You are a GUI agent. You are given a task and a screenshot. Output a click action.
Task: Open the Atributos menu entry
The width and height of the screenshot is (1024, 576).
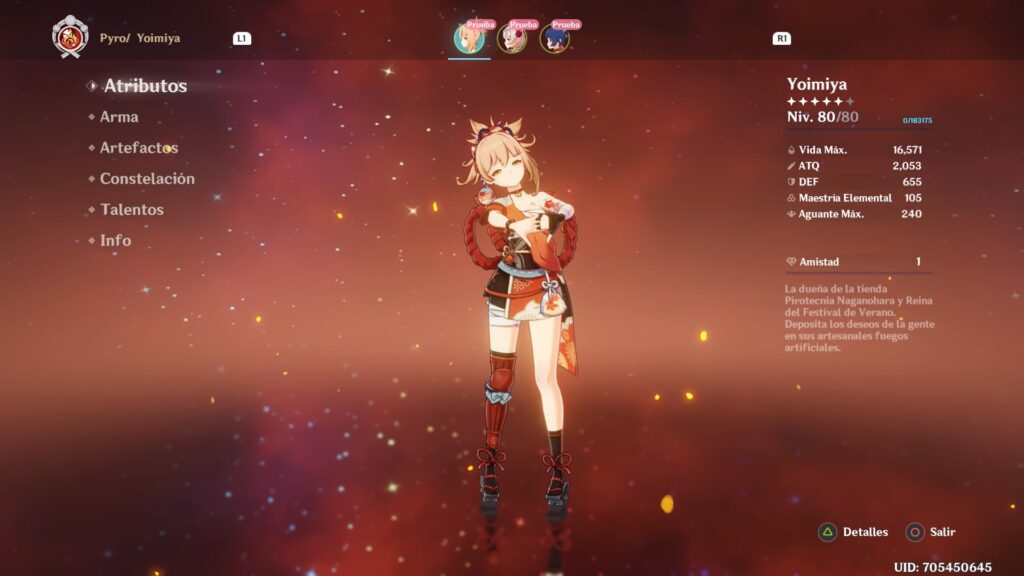coord(145,86)
